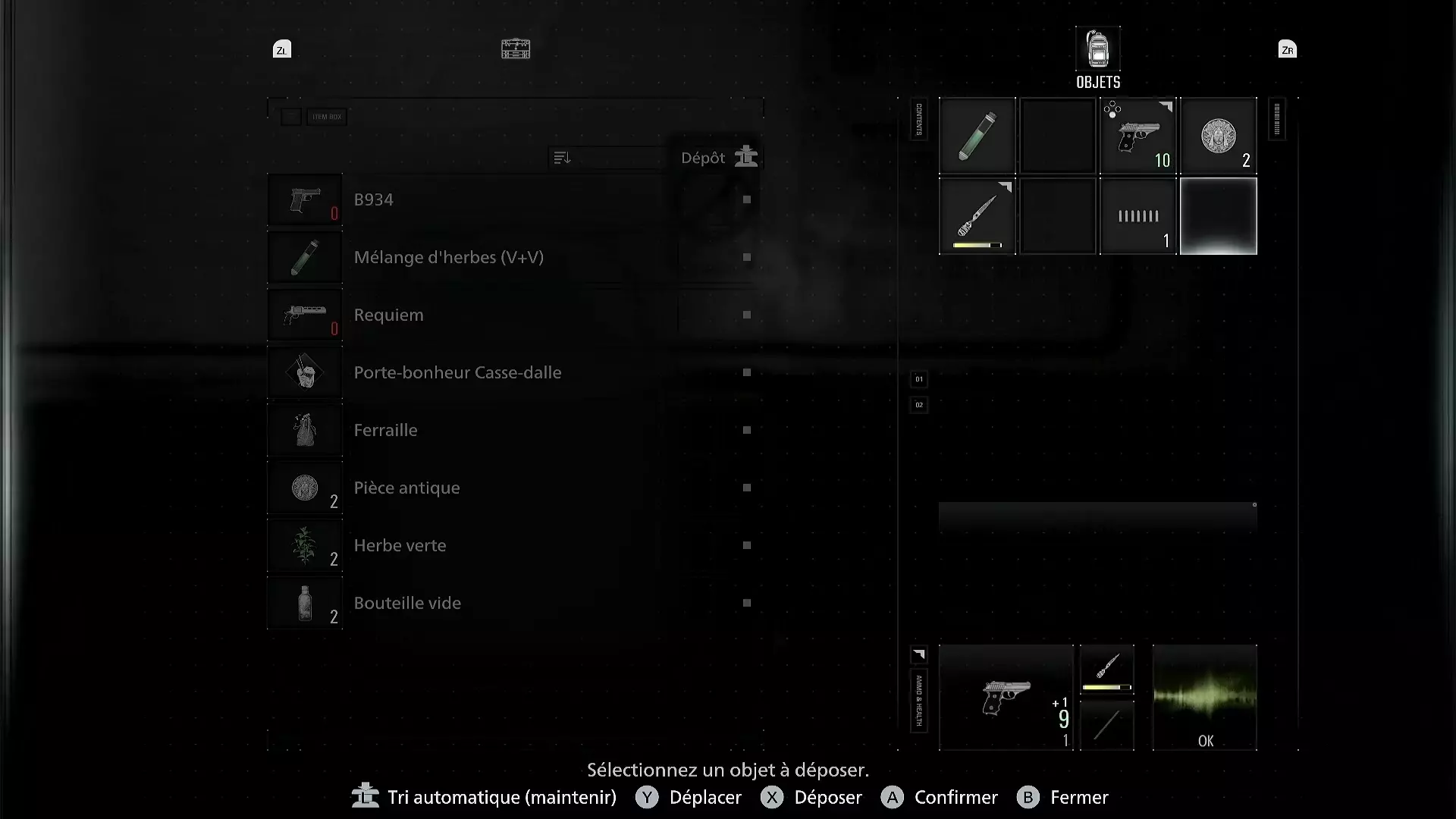Select the herb mixture tube inventory slot

977,136
